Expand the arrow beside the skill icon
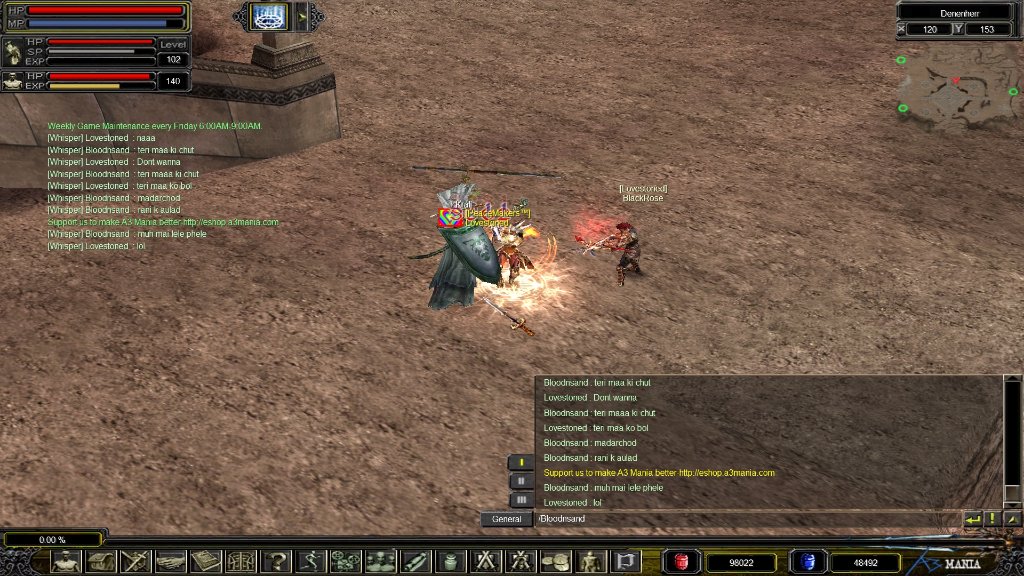 click(x=300, y=16)
